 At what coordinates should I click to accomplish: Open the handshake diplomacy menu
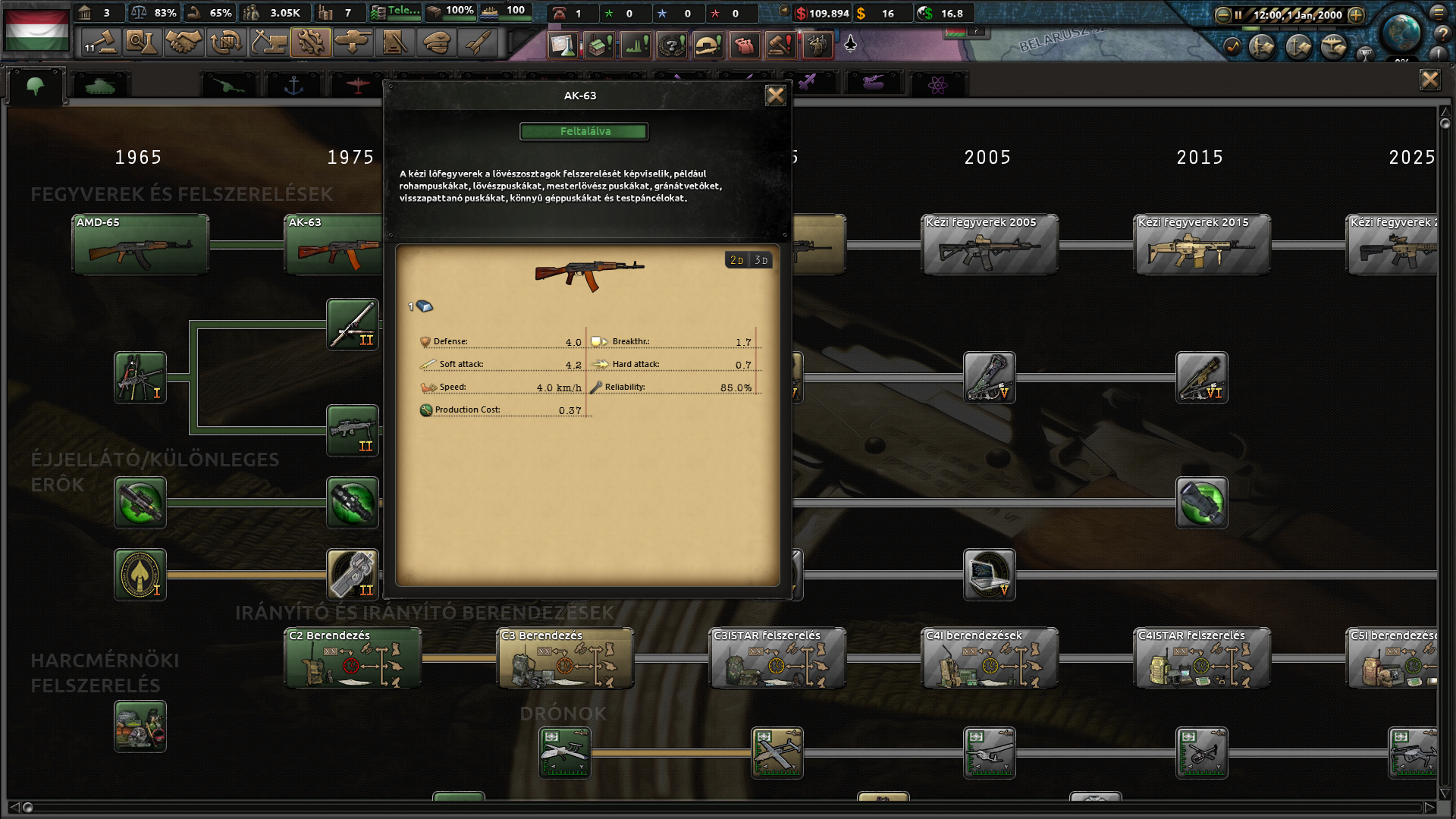(184, 42)
